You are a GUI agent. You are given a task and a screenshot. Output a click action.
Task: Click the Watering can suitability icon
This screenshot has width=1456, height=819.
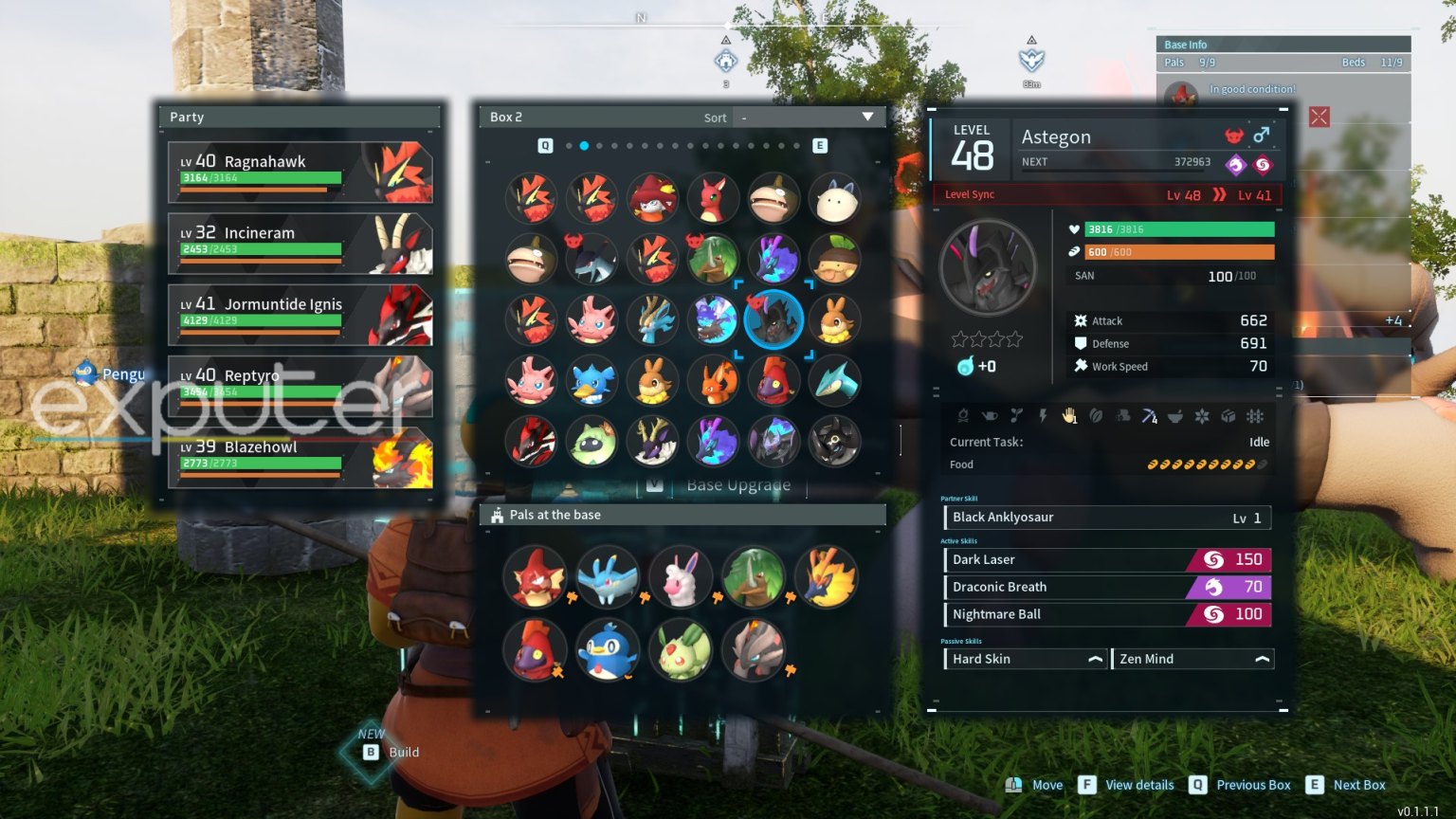pos(991,416)
